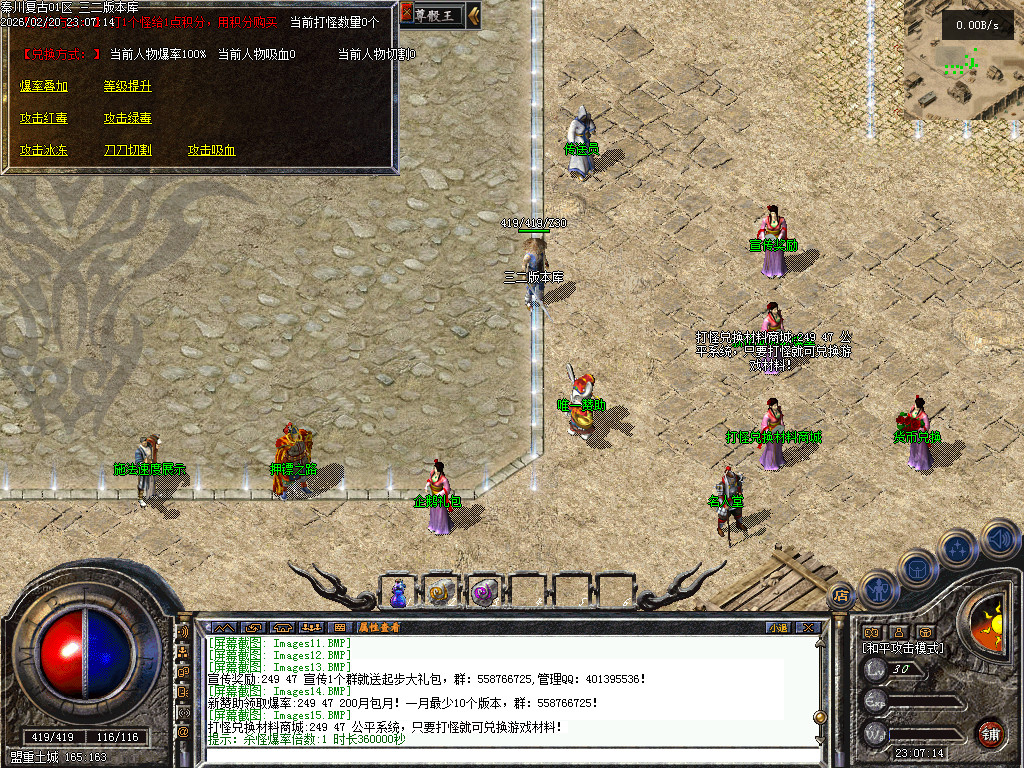Viewport: 1024px width, 768px height.
Task: Click the 小退 logout button
Action: tap(779, 627)
